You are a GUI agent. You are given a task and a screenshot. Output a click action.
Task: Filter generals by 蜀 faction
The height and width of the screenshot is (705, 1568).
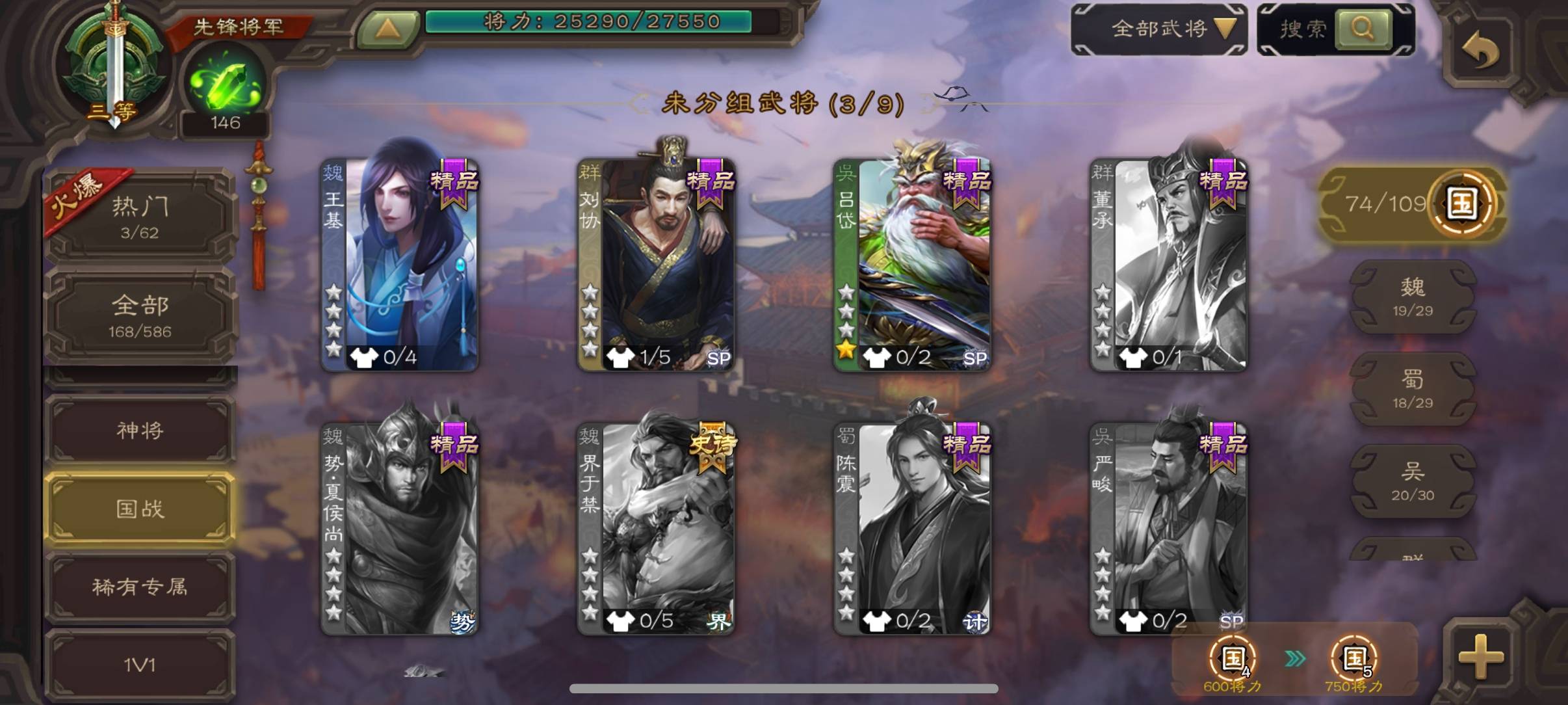pyautogui.click(x=1412, y=389)
